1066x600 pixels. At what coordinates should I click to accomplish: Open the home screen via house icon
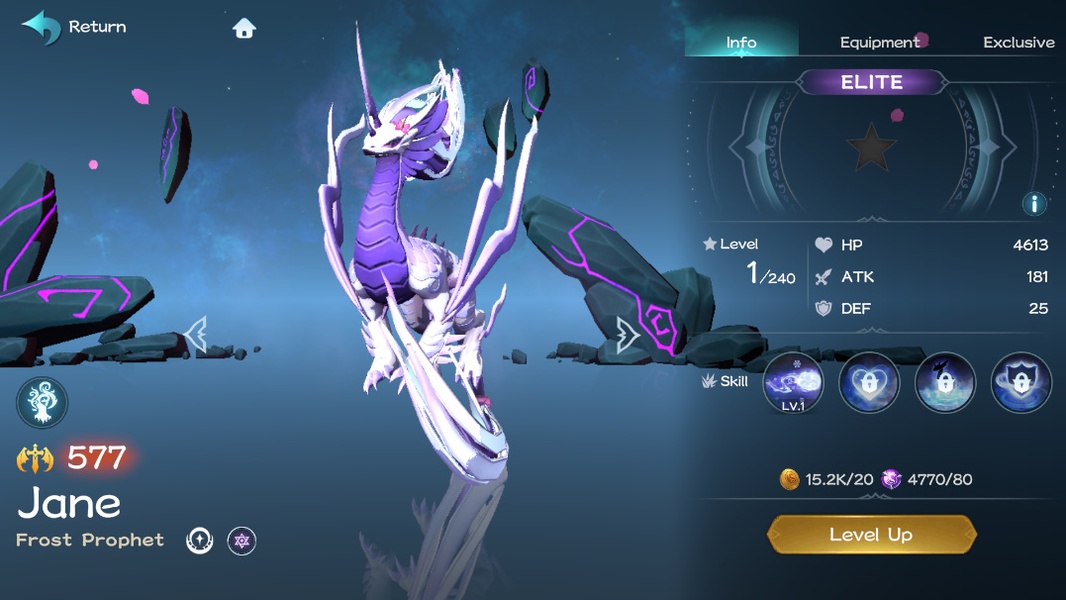point(244,28)
